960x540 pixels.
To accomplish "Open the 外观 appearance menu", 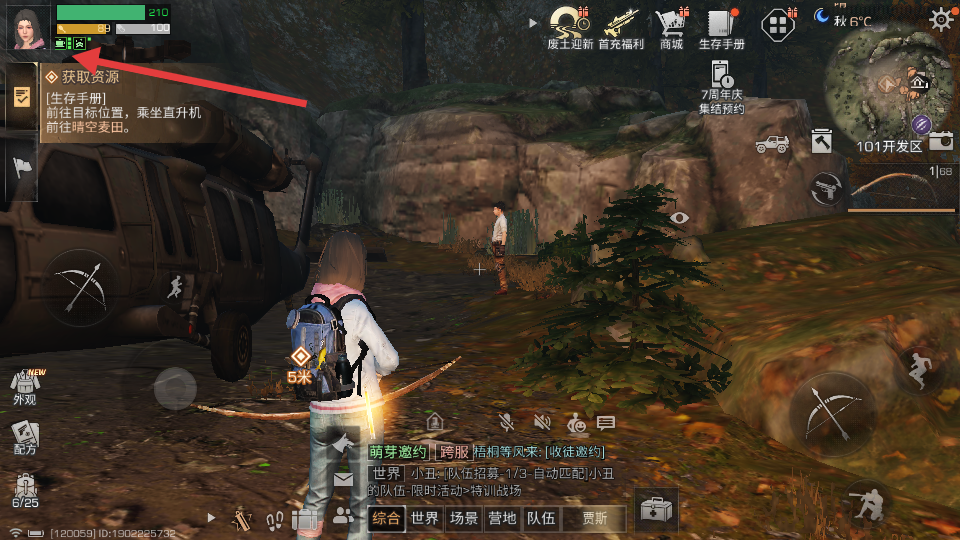I will (24, 385).
